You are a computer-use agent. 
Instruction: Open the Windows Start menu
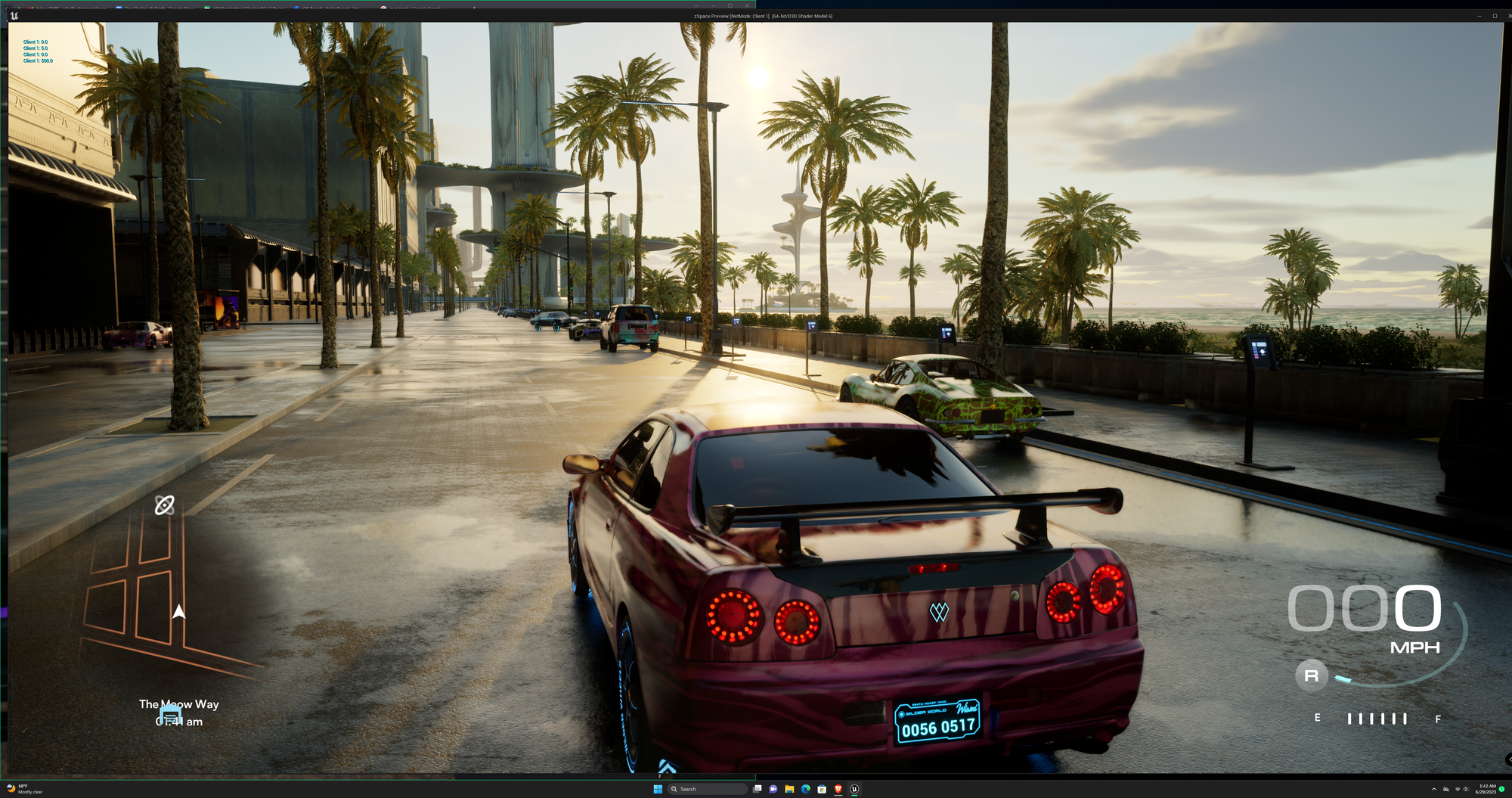tap(657, 789)
